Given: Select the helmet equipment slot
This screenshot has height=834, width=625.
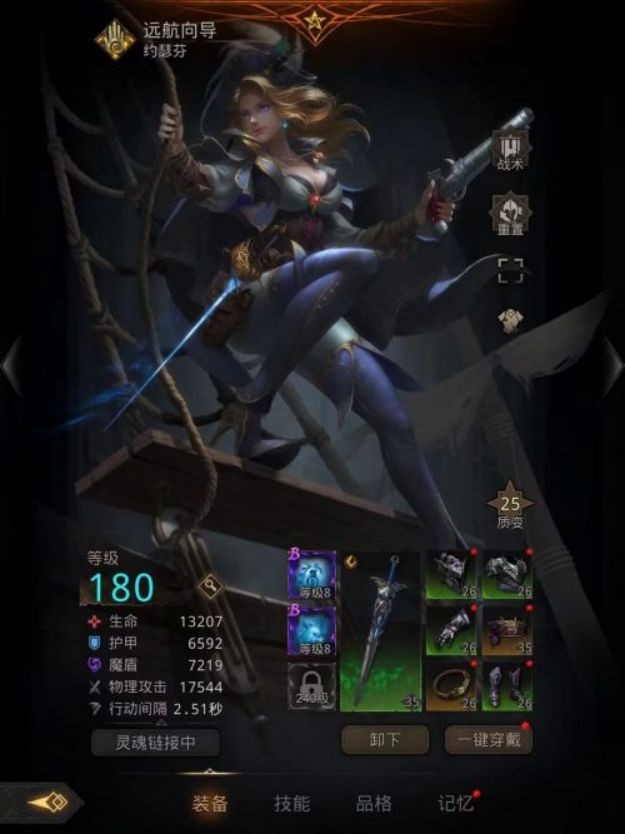Looking at the screenshot, I should pyautogui.click(x=451, y=574).
